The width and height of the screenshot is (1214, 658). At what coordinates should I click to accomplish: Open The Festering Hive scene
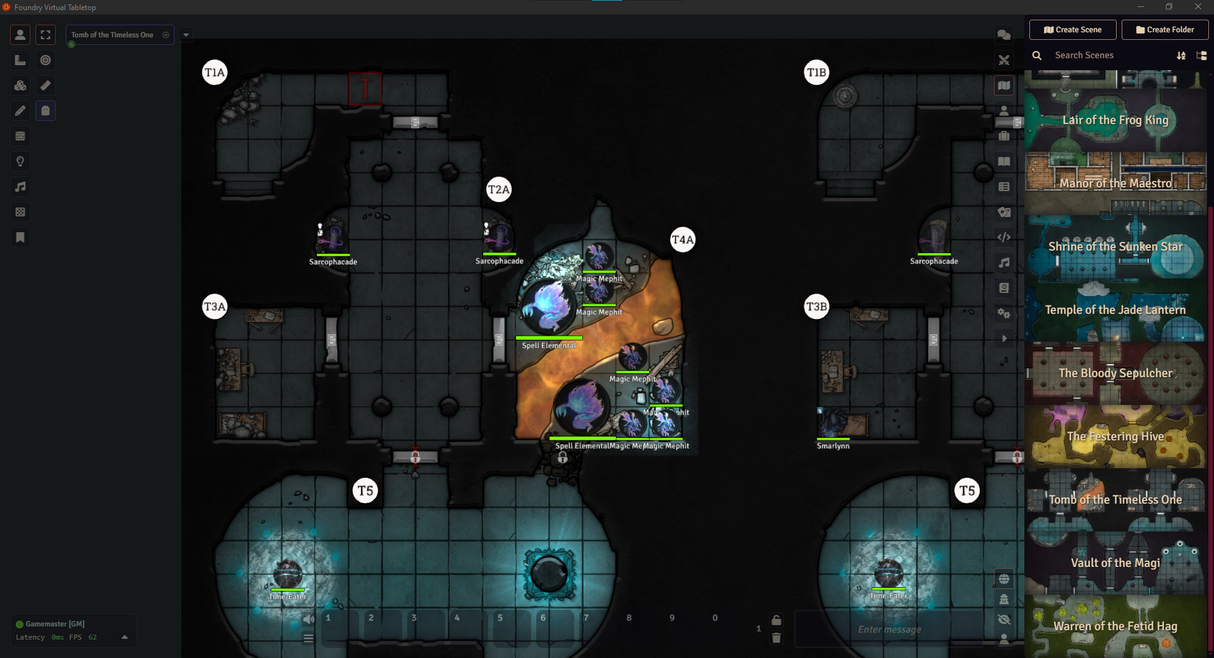[1115, 436]
